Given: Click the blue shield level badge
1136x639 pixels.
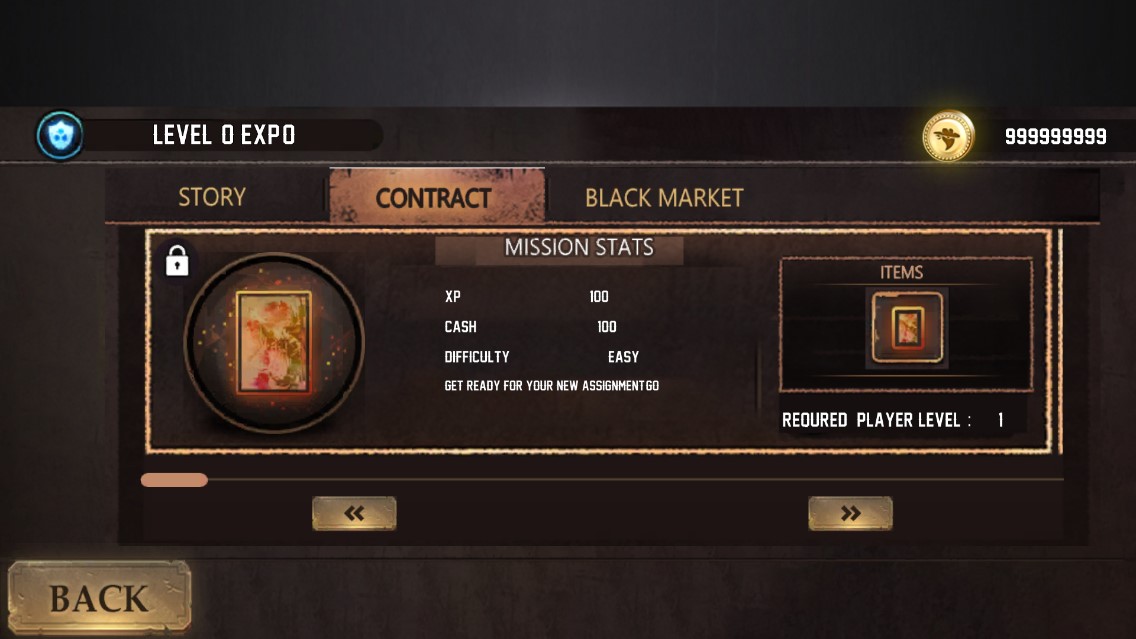Looking at the screenshot, I should pyautogui.click(x=60, y=136).
